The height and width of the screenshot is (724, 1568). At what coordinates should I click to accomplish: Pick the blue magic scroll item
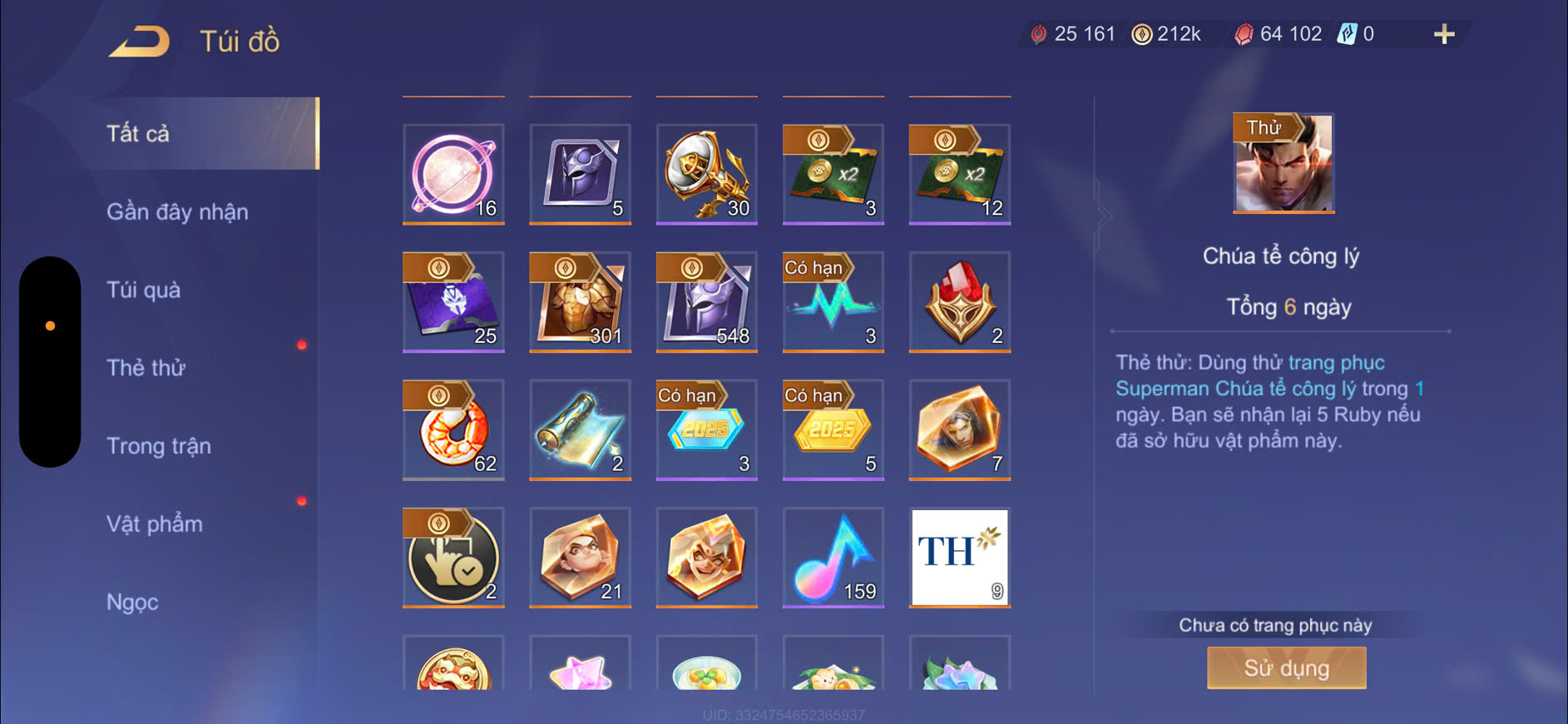(580, 430)
